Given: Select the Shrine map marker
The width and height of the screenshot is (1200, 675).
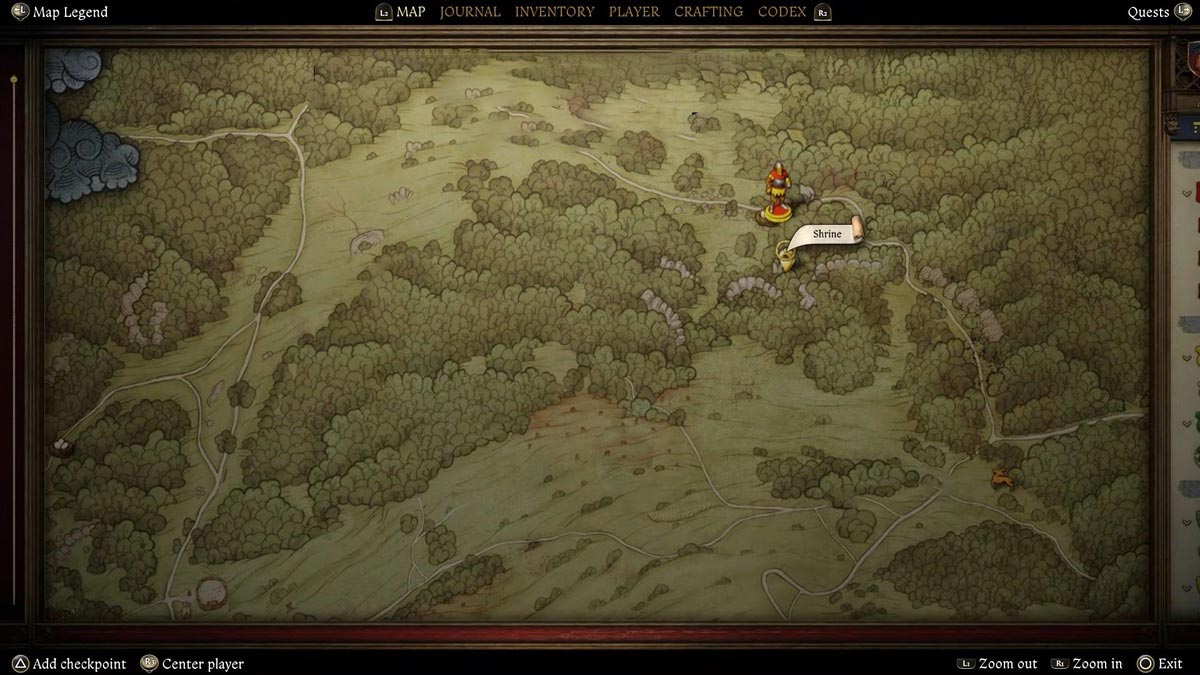Looking at the screenshot, I should click(787, 258).
